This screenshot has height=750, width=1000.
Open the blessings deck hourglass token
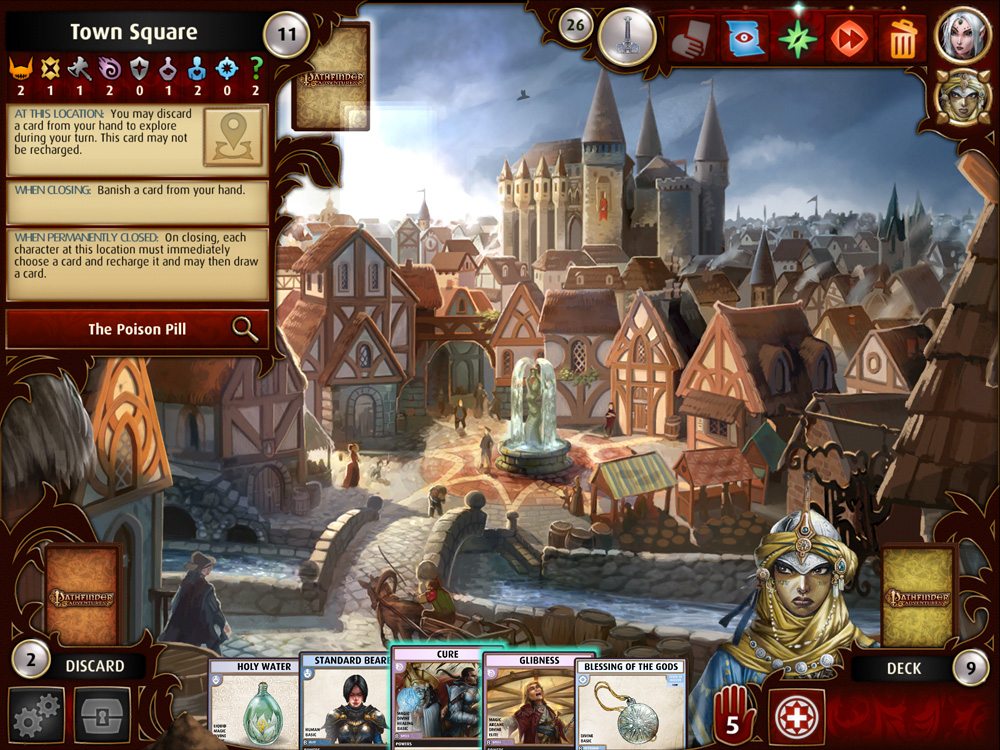pyautogui.click(x=626, y=37)
